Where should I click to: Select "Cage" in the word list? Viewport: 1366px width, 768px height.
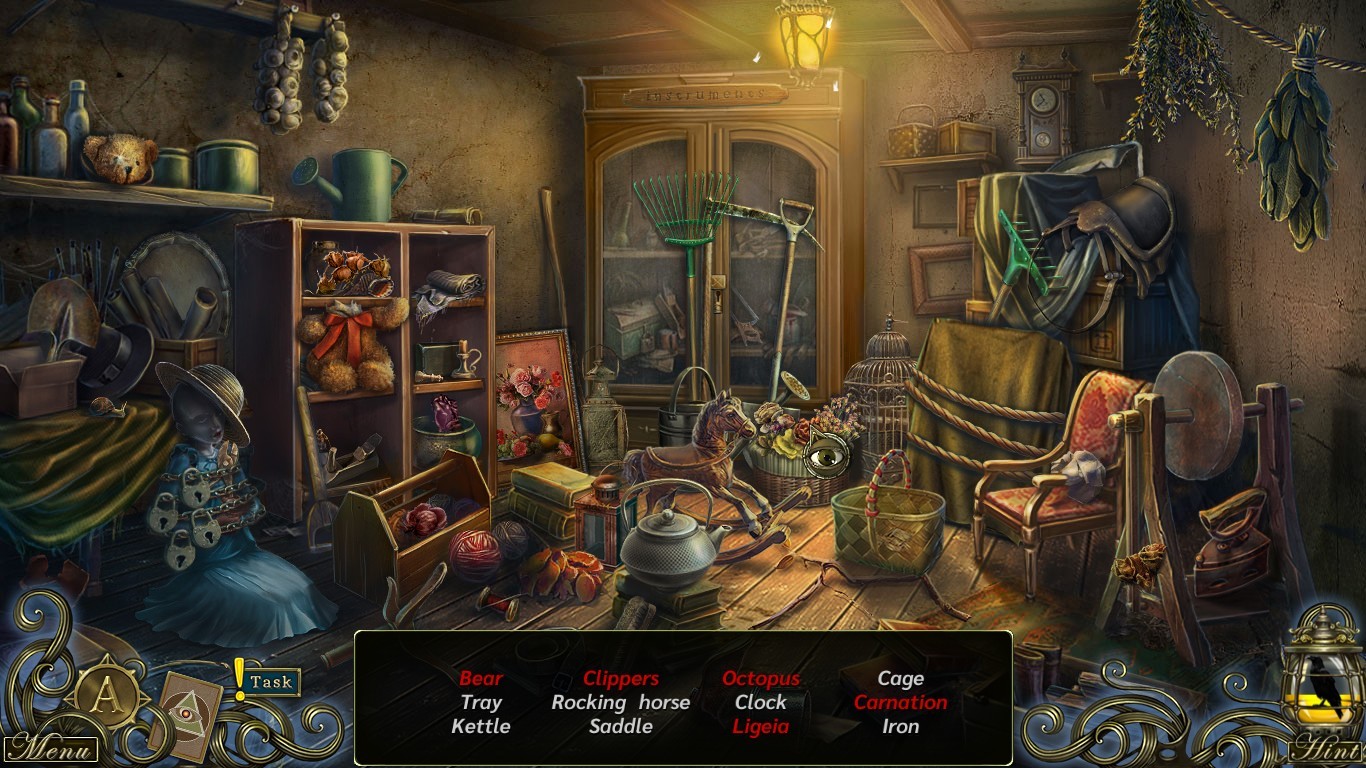(x=900, y=678)
